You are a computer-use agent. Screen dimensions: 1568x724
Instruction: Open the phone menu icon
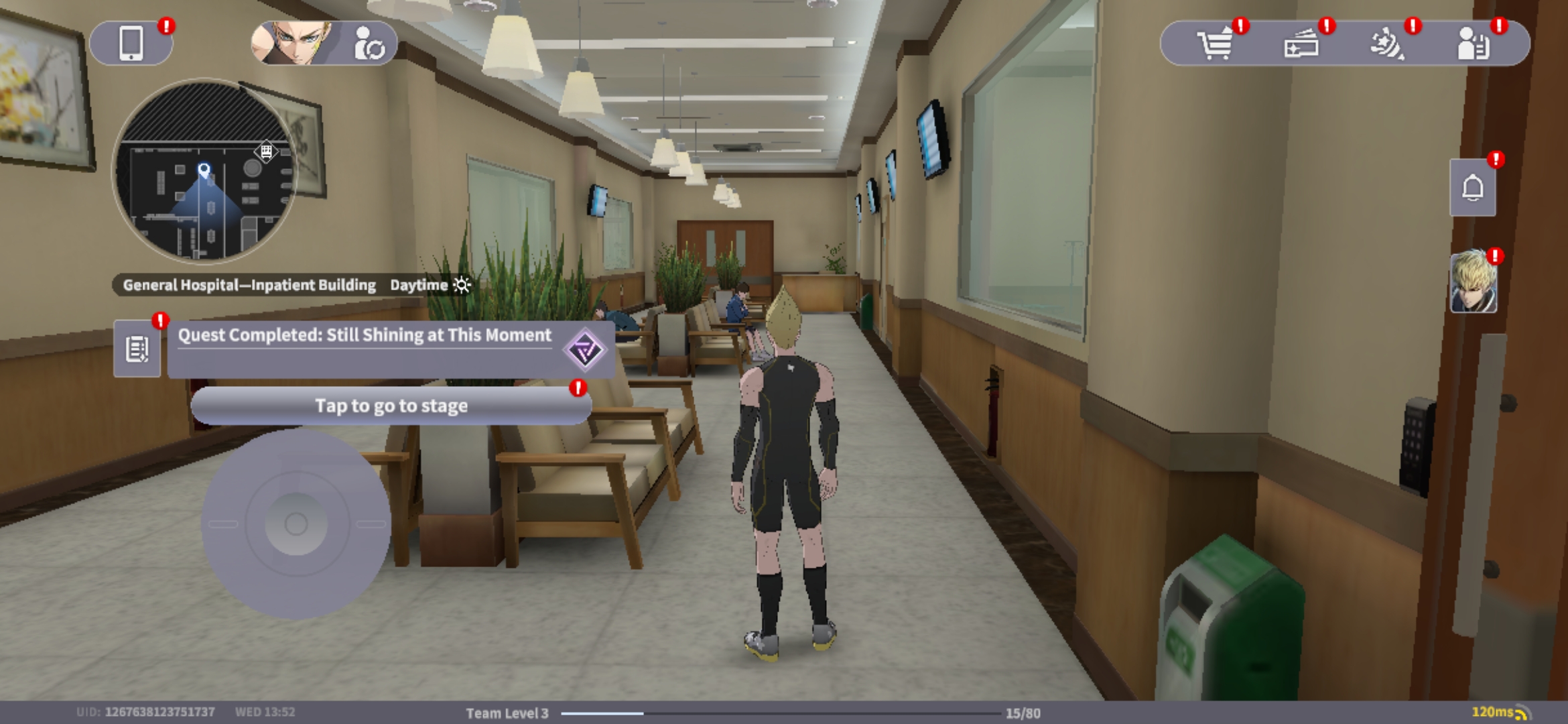pos(131,44)
